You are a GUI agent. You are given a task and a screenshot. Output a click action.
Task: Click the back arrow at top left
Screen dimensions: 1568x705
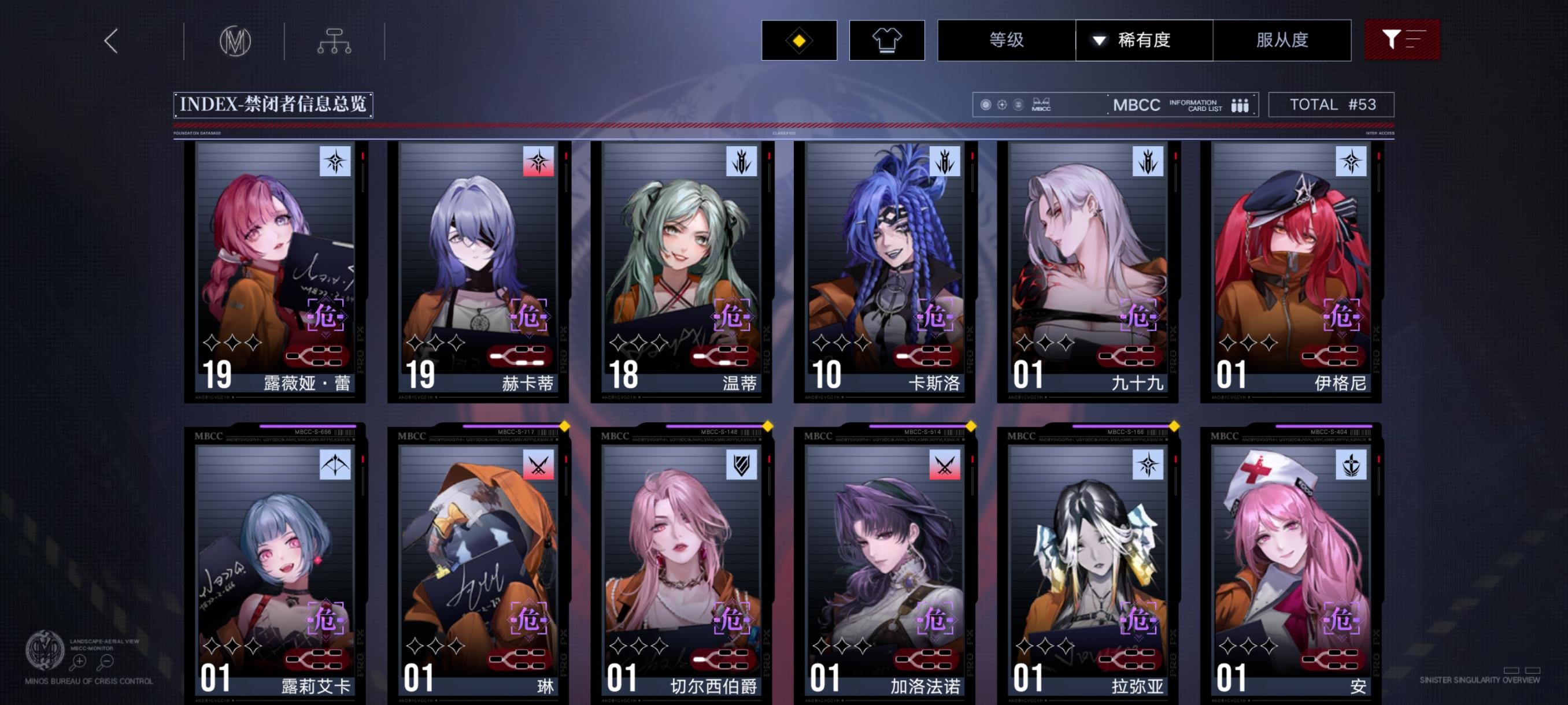point(111,41)
